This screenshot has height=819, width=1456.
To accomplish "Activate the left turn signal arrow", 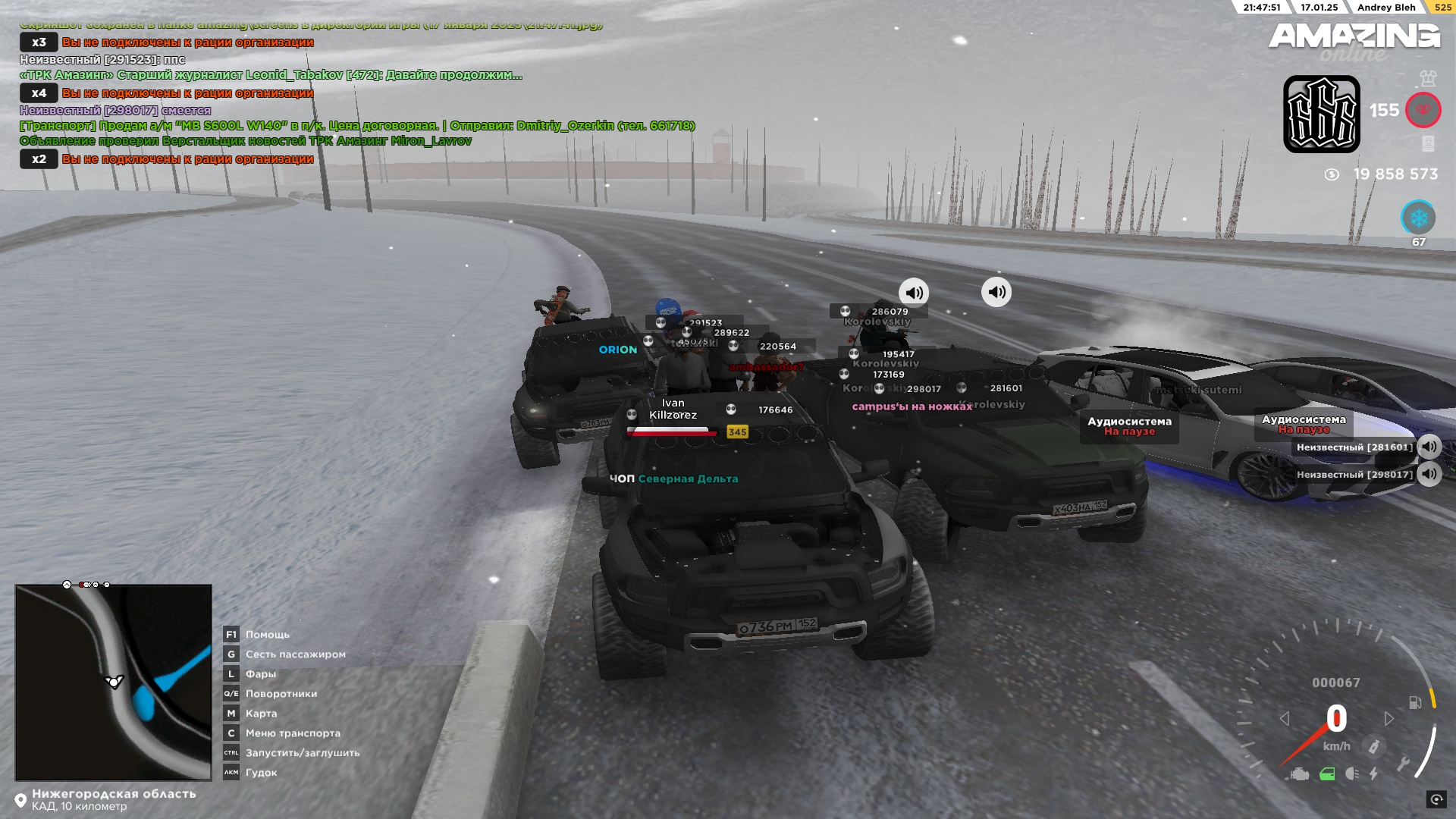I will click(x=1285, y=718).
